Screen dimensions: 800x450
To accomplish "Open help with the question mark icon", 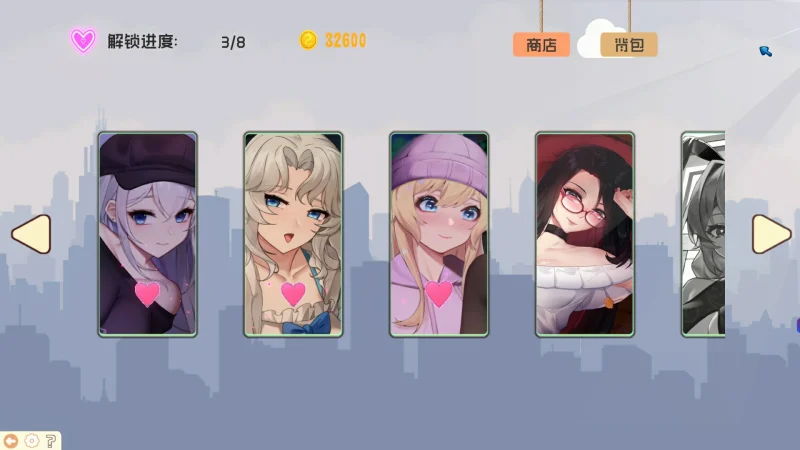I will pos(50,440).
